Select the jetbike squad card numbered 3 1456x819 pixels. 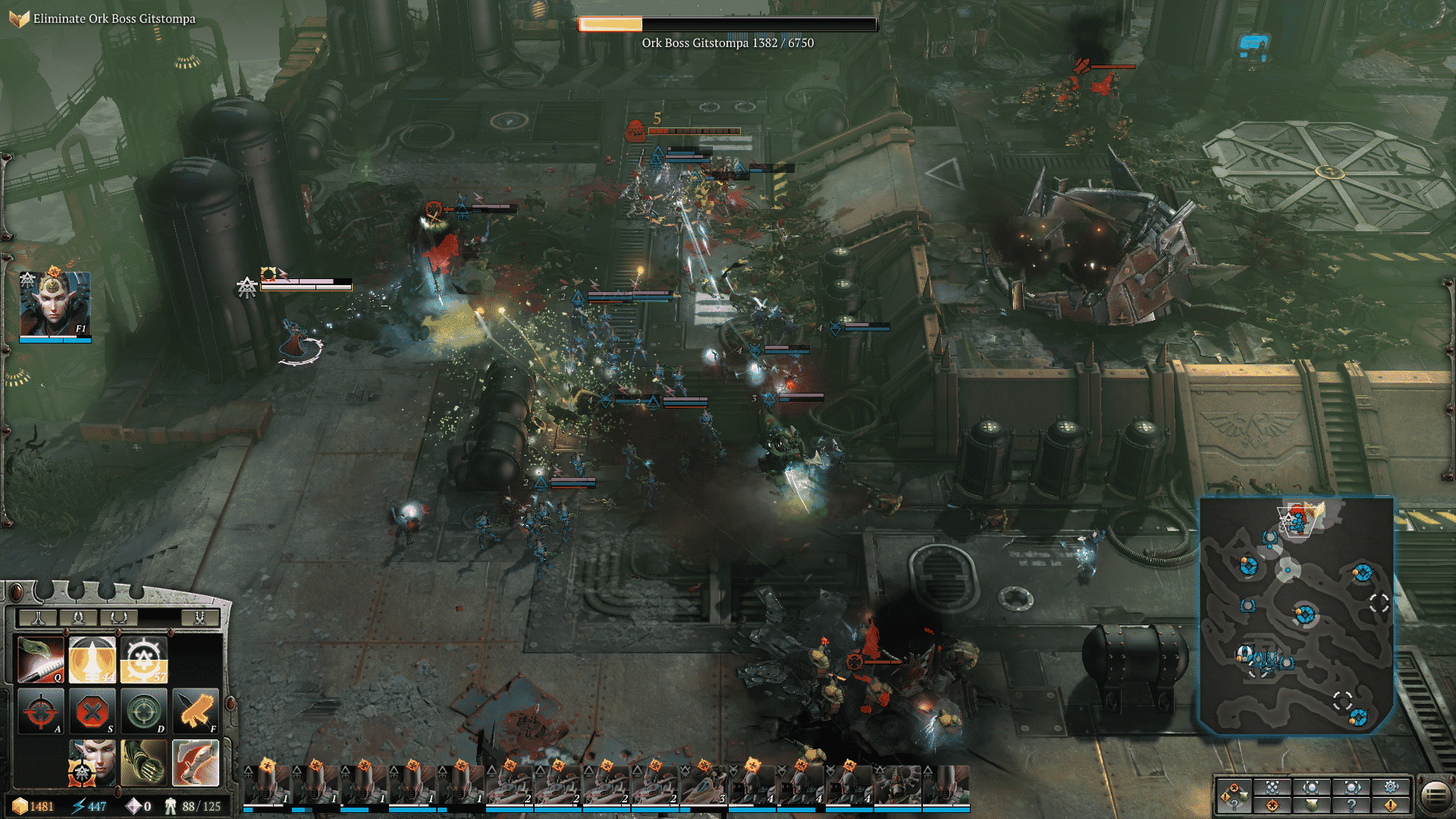tap(704, 786)
